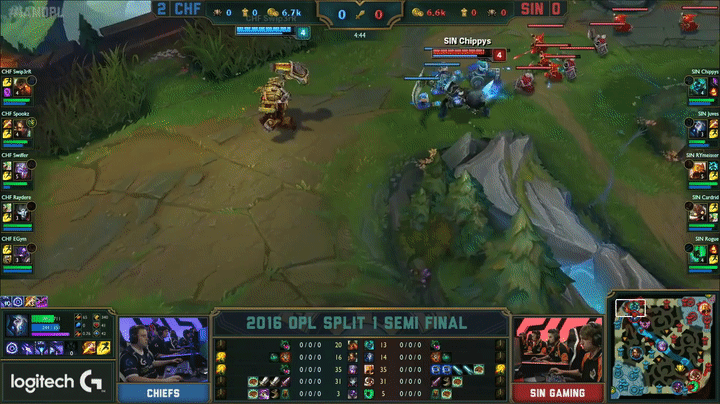Click the 2016 OPL Split 1 Semi Final banner
Image resolution: width=720 pixels, height=404 pixels.
pyautogui.click(x=360, y=322)
